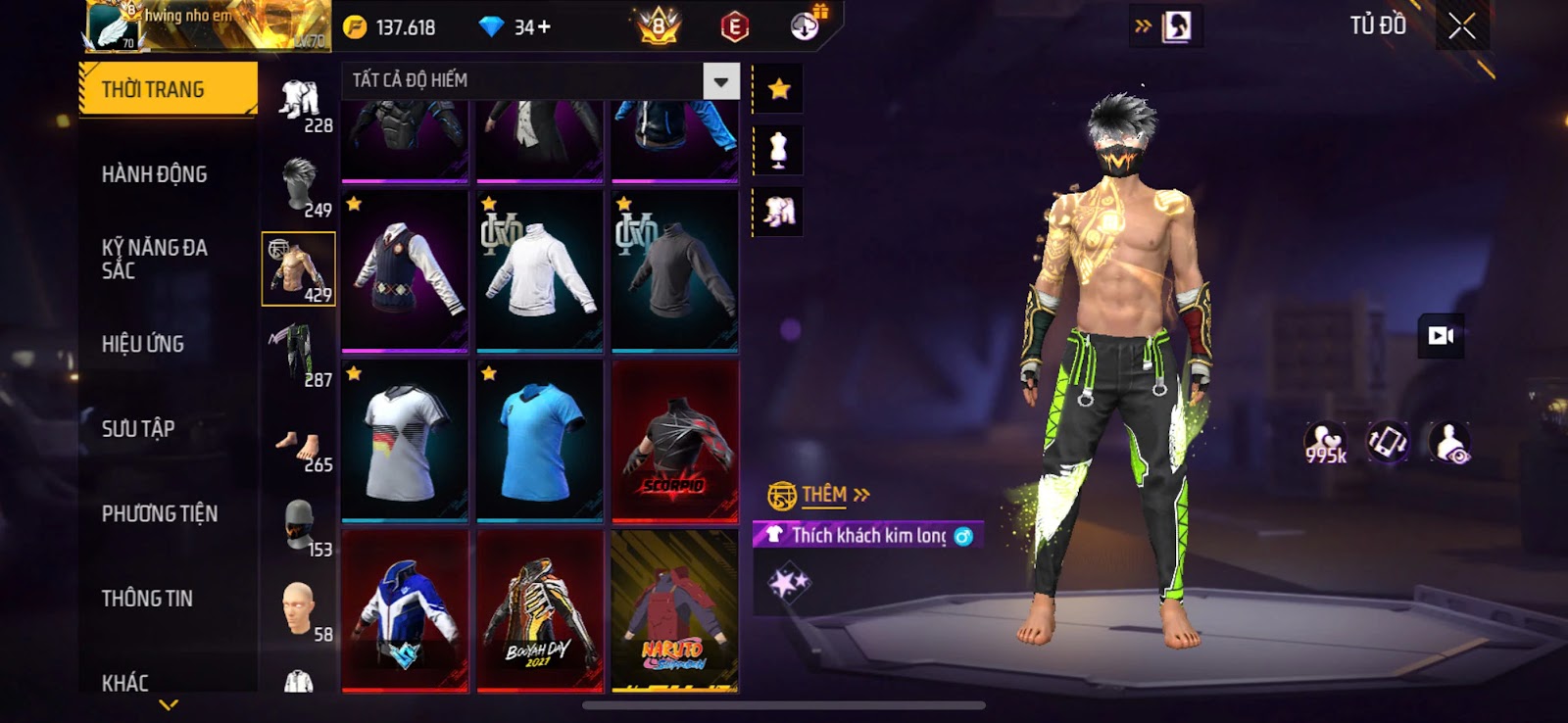Pick the blue polo shirt

coord(539,441)
